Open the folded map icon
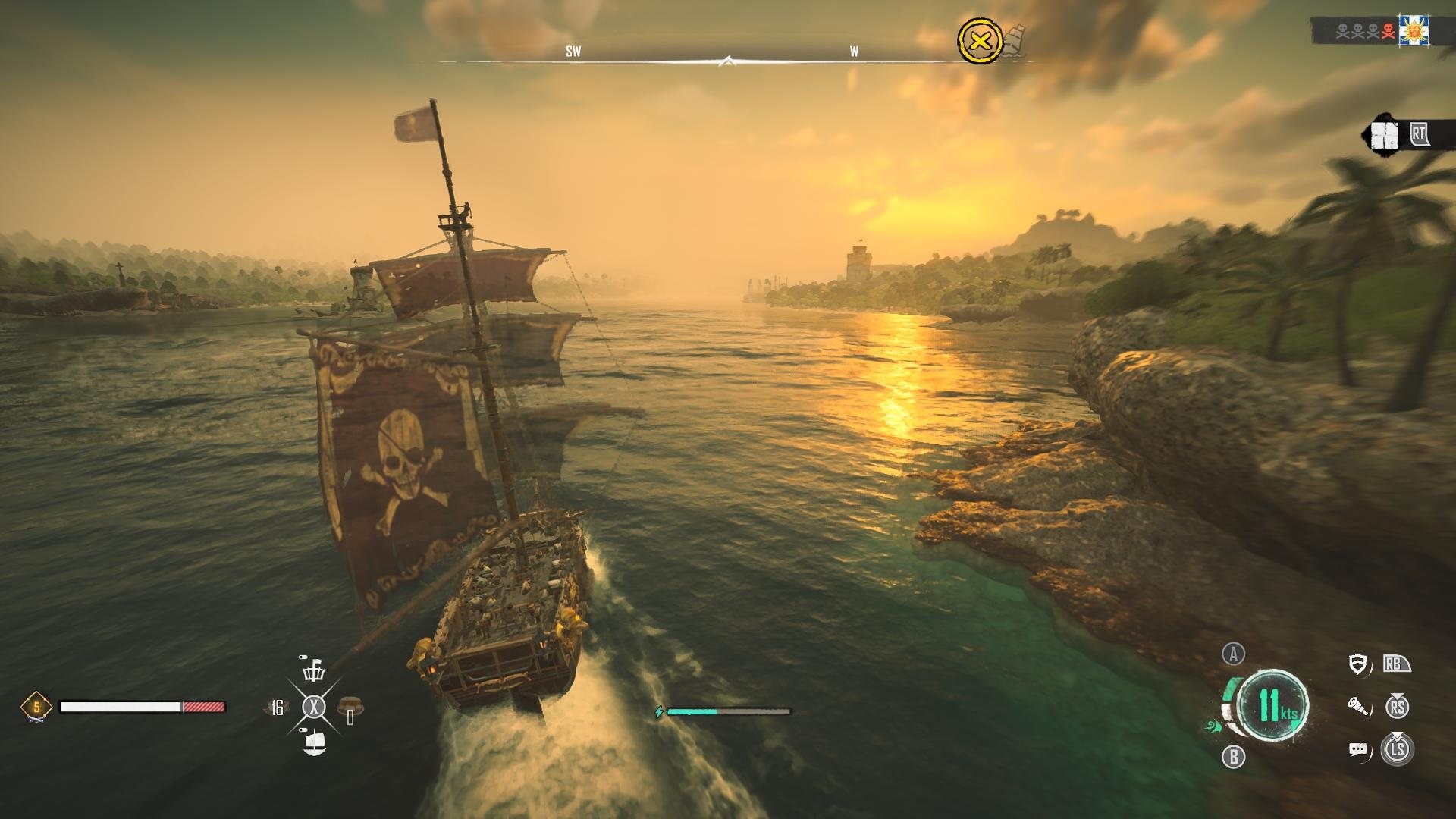 pos(1384,136)
